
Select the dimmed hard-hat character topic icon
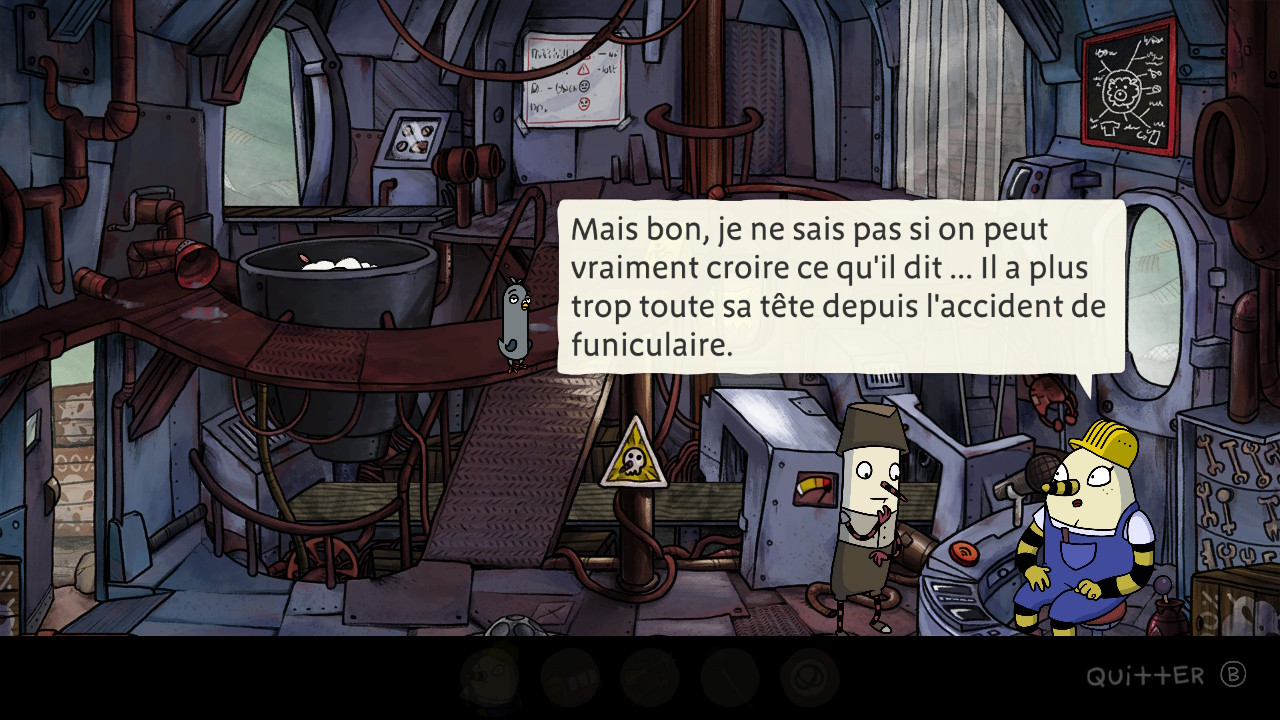pyautogui.click(x=490, y=677)
